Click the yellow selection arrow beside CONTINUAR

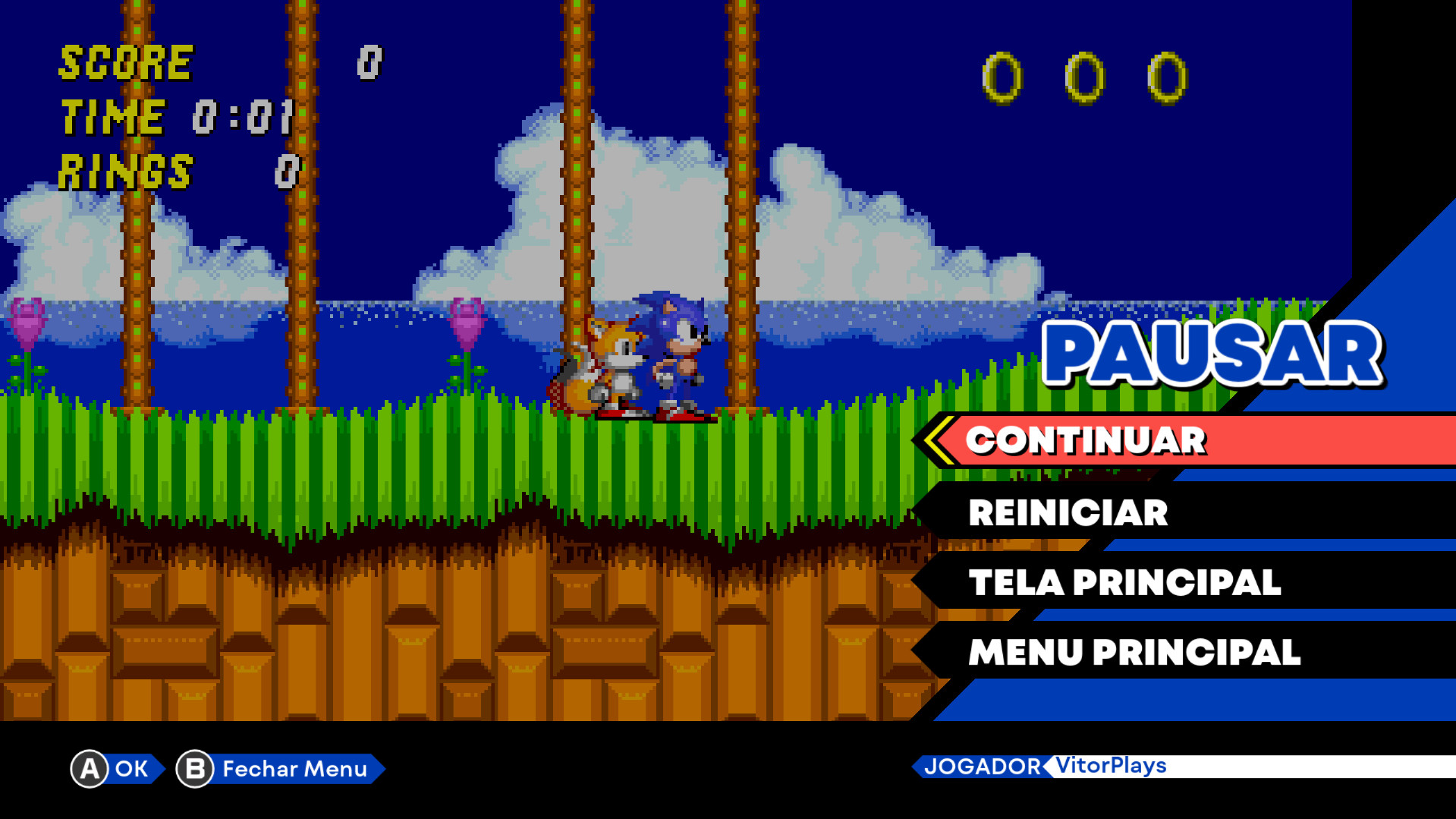[x=938, y=439]
